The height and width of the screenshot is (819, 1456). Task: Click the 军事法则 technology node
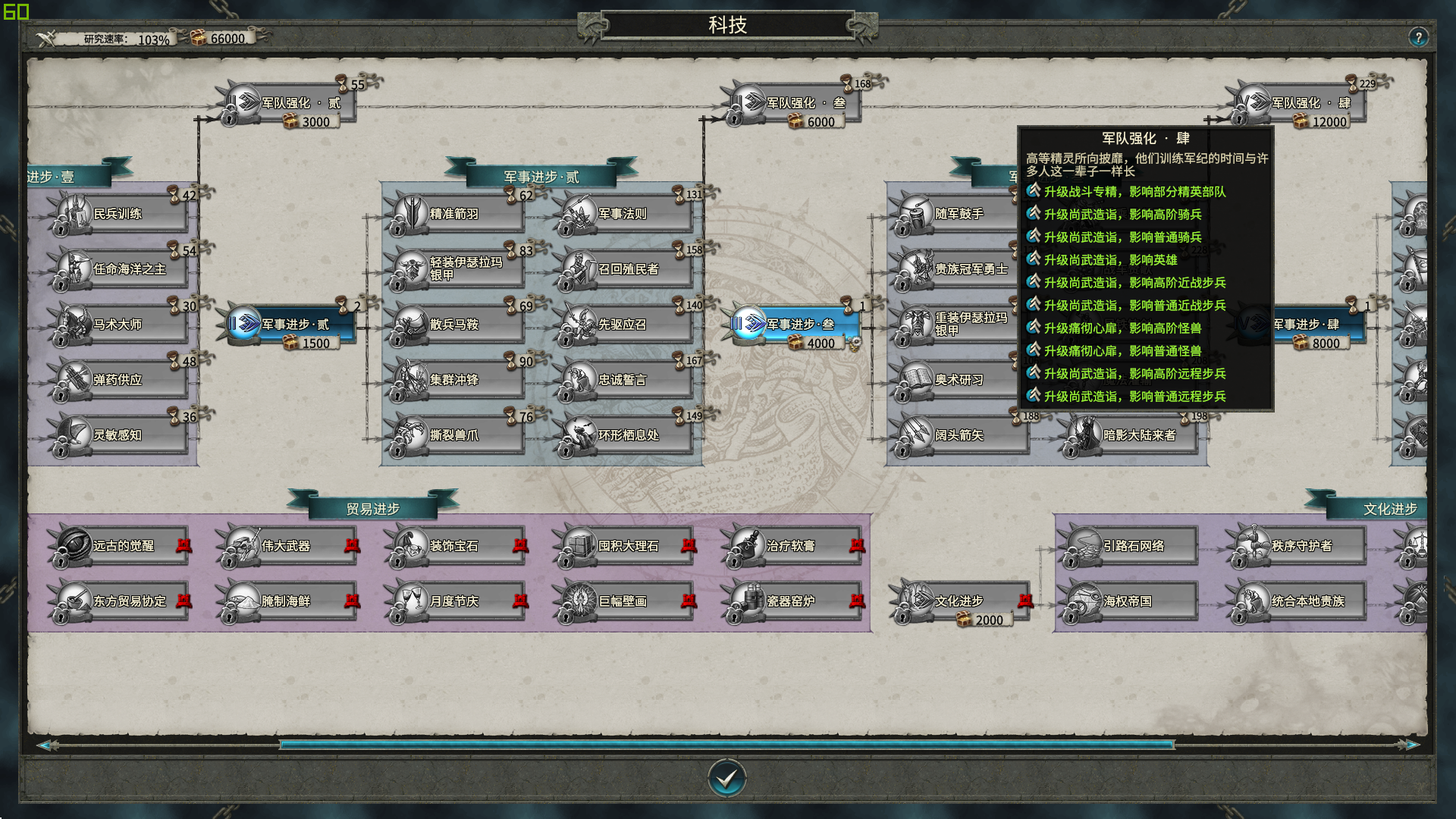pos(625,214)
